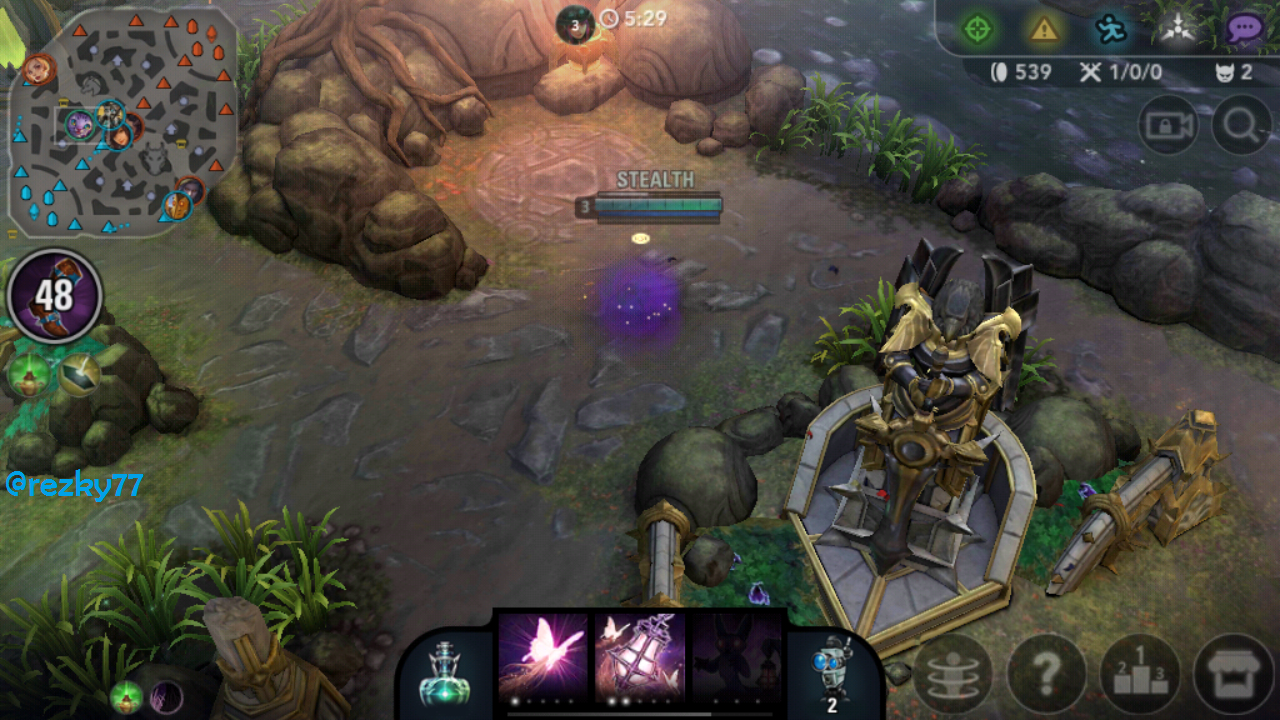Screen dimensions: 1280x720
Task: Send the yellow warning triangle ping
Action: [1044, 29]
